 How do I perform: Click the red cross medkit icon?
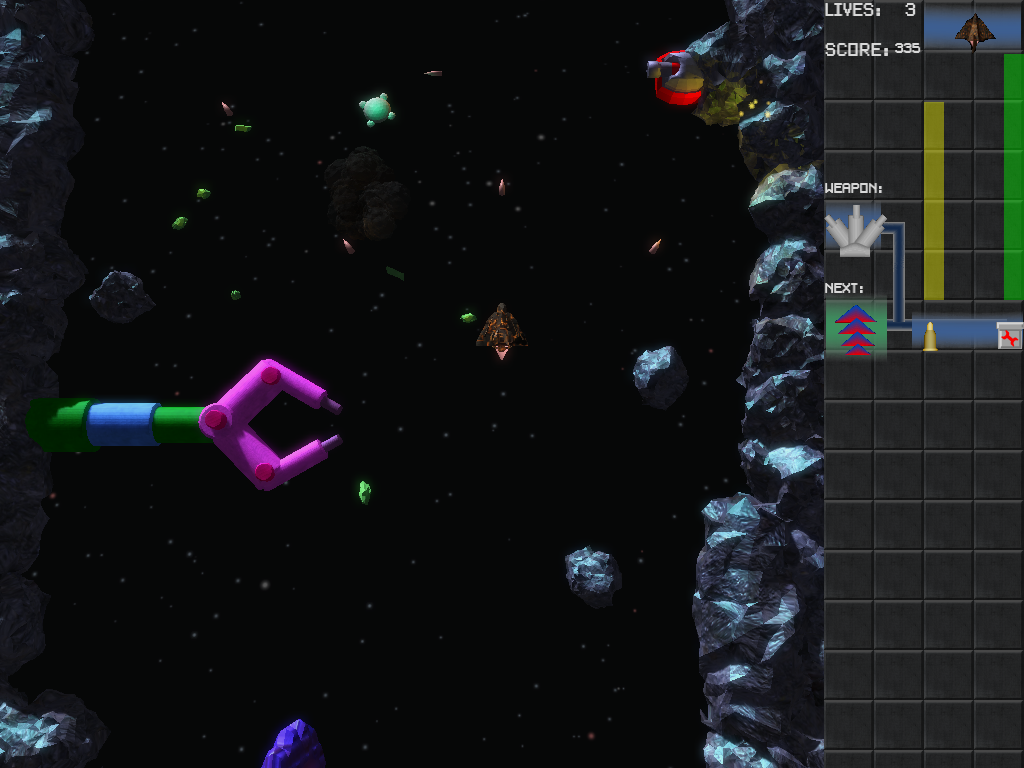(x=1010, y=336)
